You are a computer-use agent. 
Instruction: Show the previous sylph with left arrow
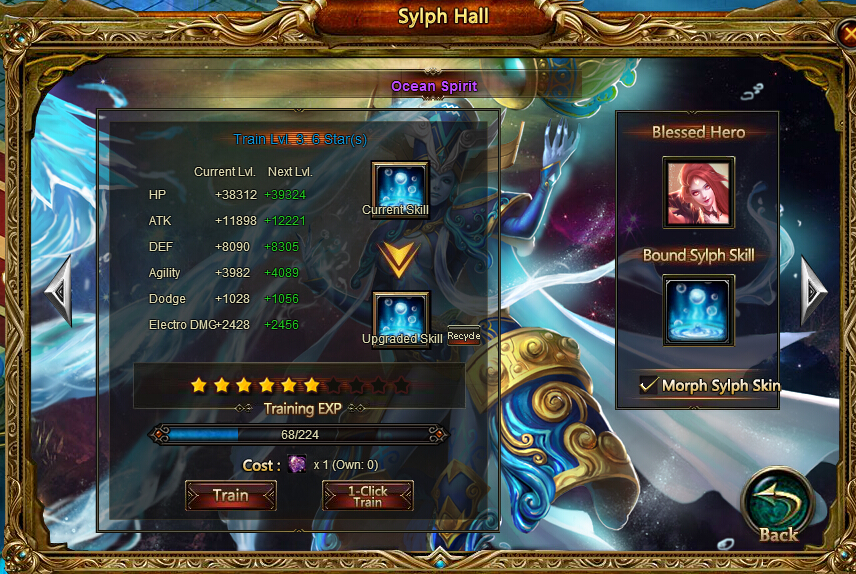[x=58, y=290]
